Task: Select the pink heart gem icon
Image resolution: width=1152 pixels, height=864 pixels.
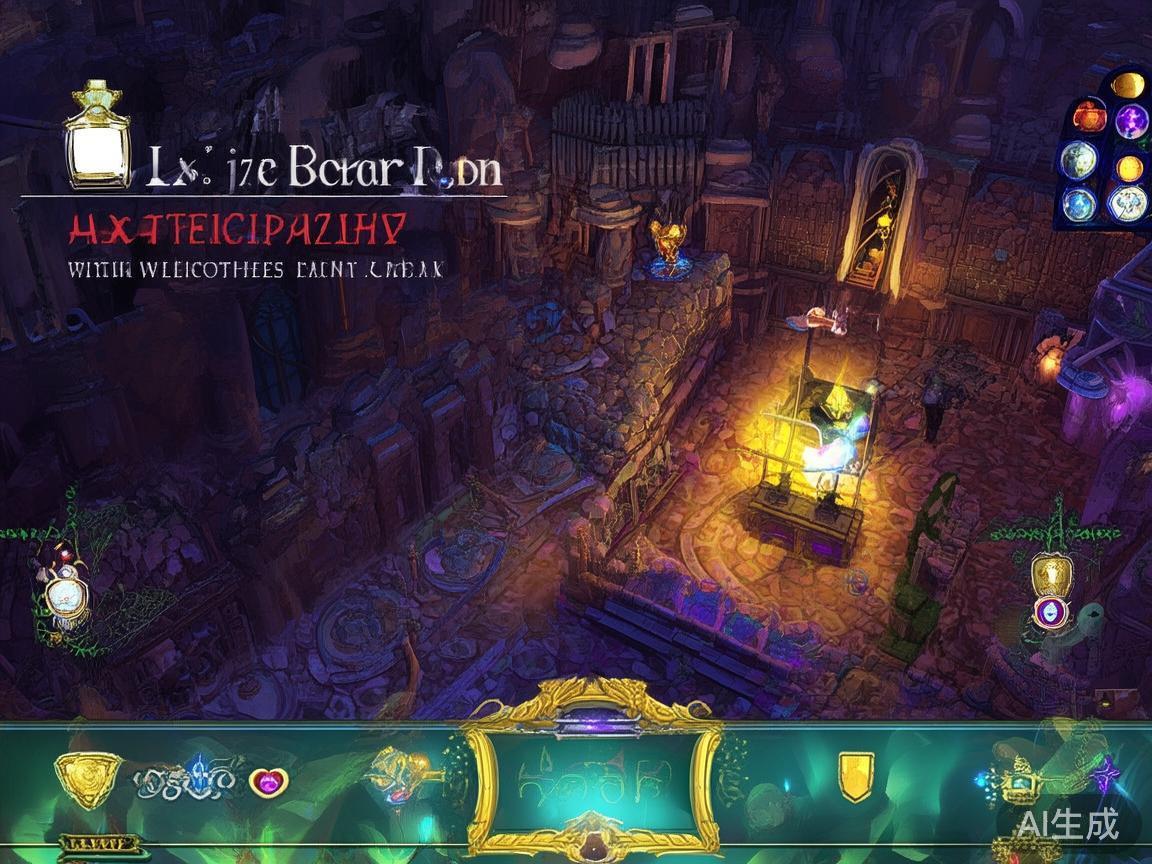Action: 267,780
